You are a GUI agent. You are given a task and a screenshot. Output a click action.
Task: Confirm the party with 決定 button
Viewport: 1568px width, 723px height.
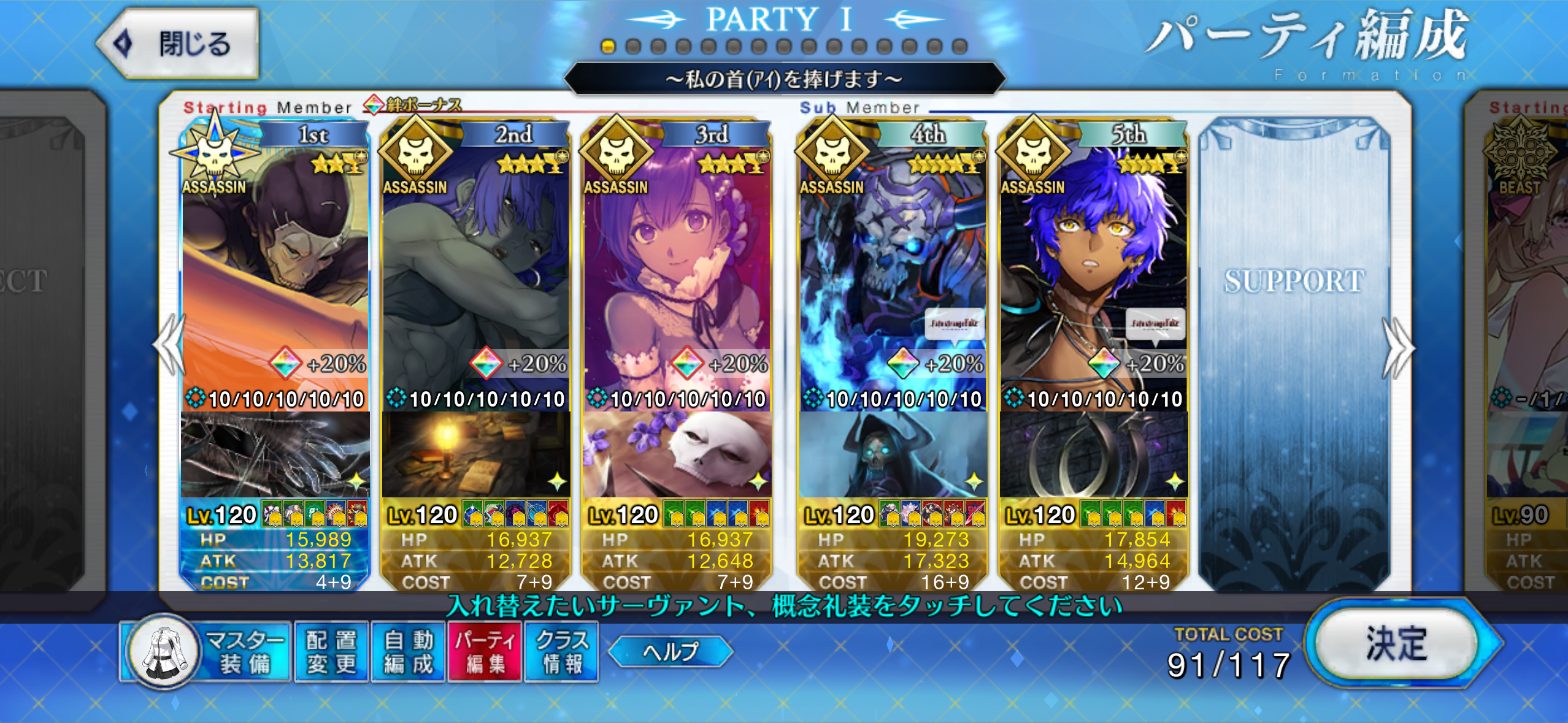pos(1397,644)
